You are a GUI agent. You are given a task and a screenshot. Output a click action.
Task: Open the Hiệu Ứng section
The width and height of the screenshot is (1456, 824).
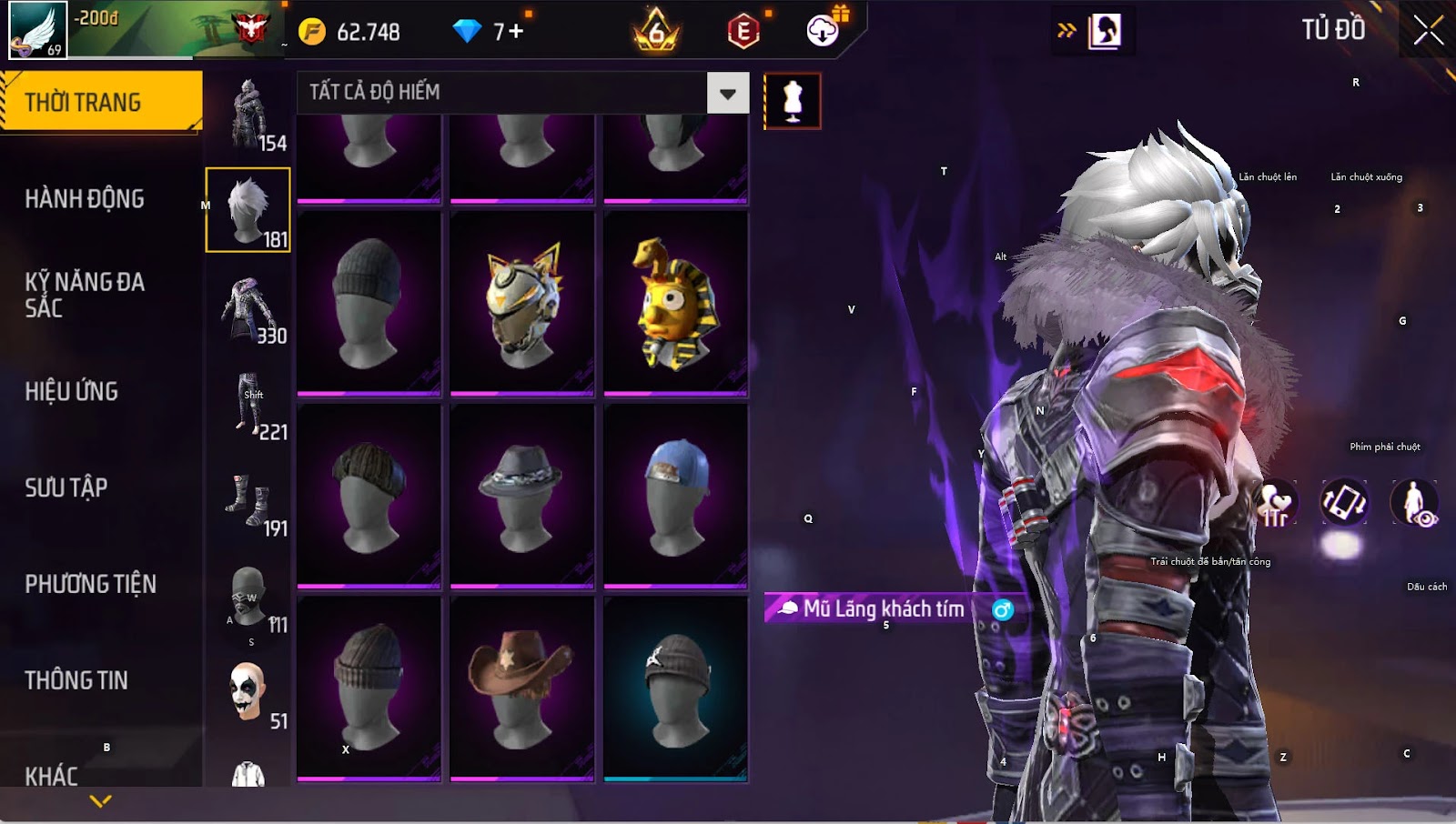click(x=72, y=392)
